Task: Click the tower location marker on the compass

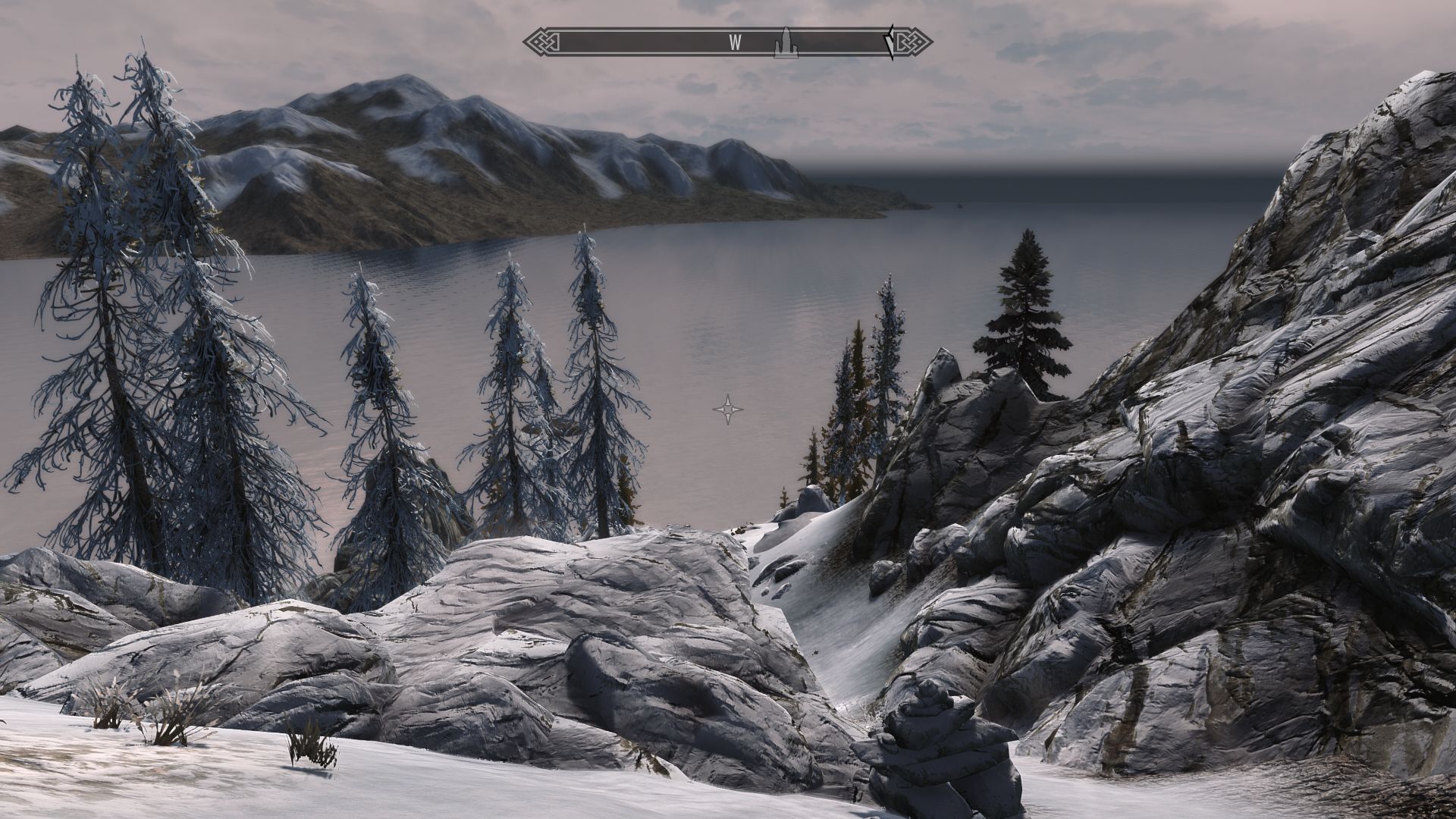Action: point(786,43)
